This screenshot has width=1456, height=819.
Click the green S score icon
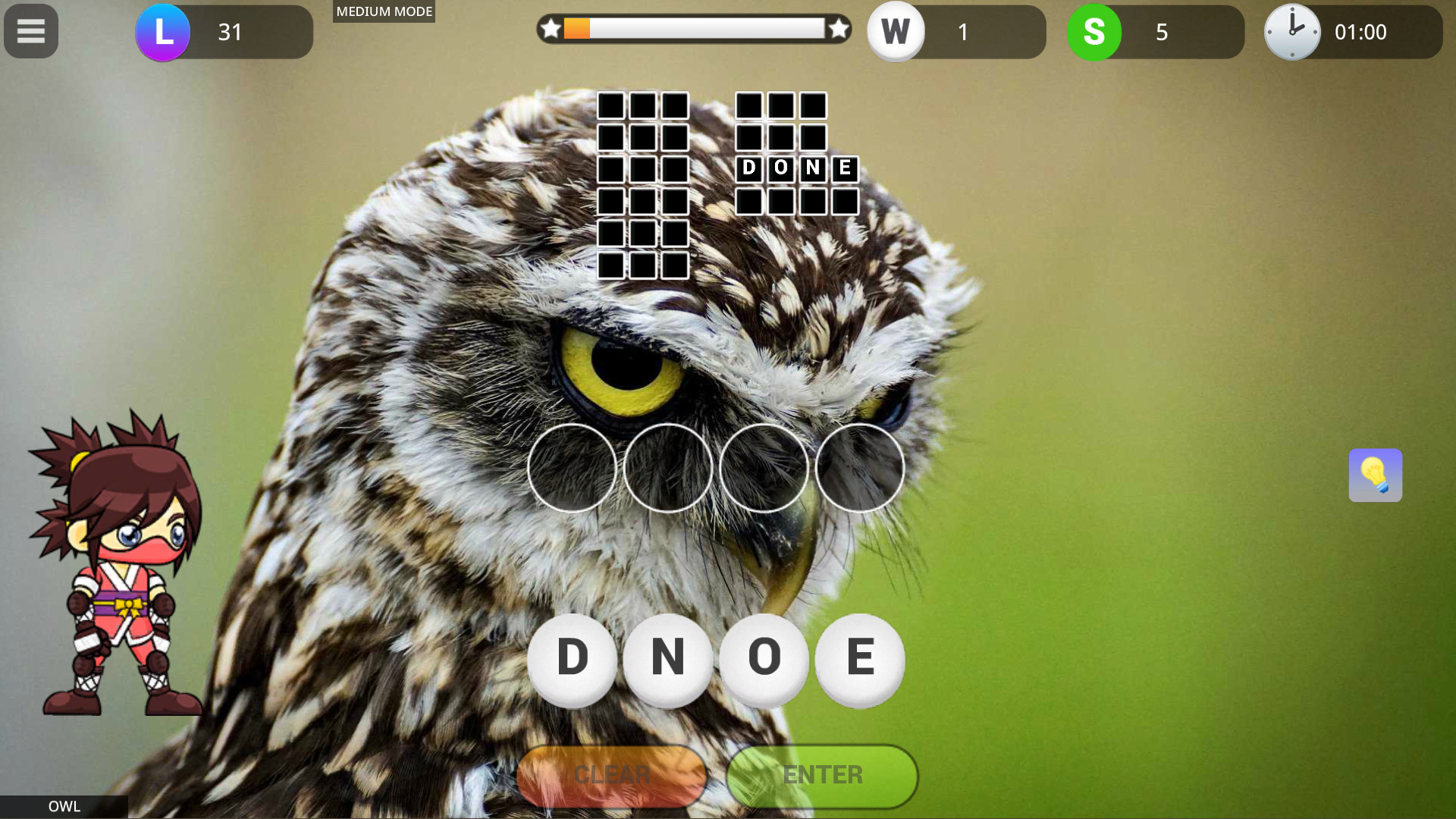click(x=1094, y=32)
